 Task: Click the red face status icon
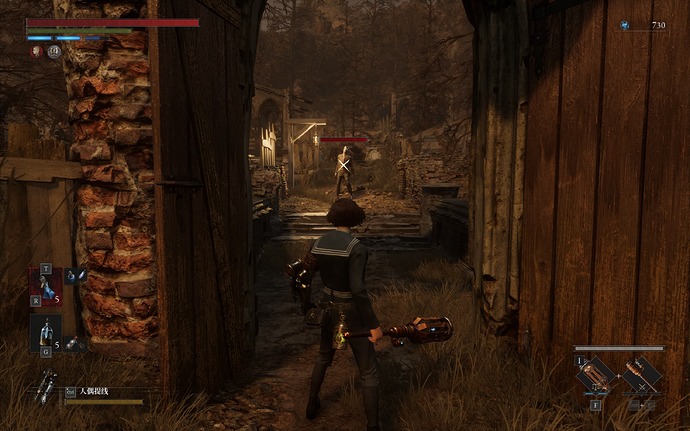[x=36, y=51]
